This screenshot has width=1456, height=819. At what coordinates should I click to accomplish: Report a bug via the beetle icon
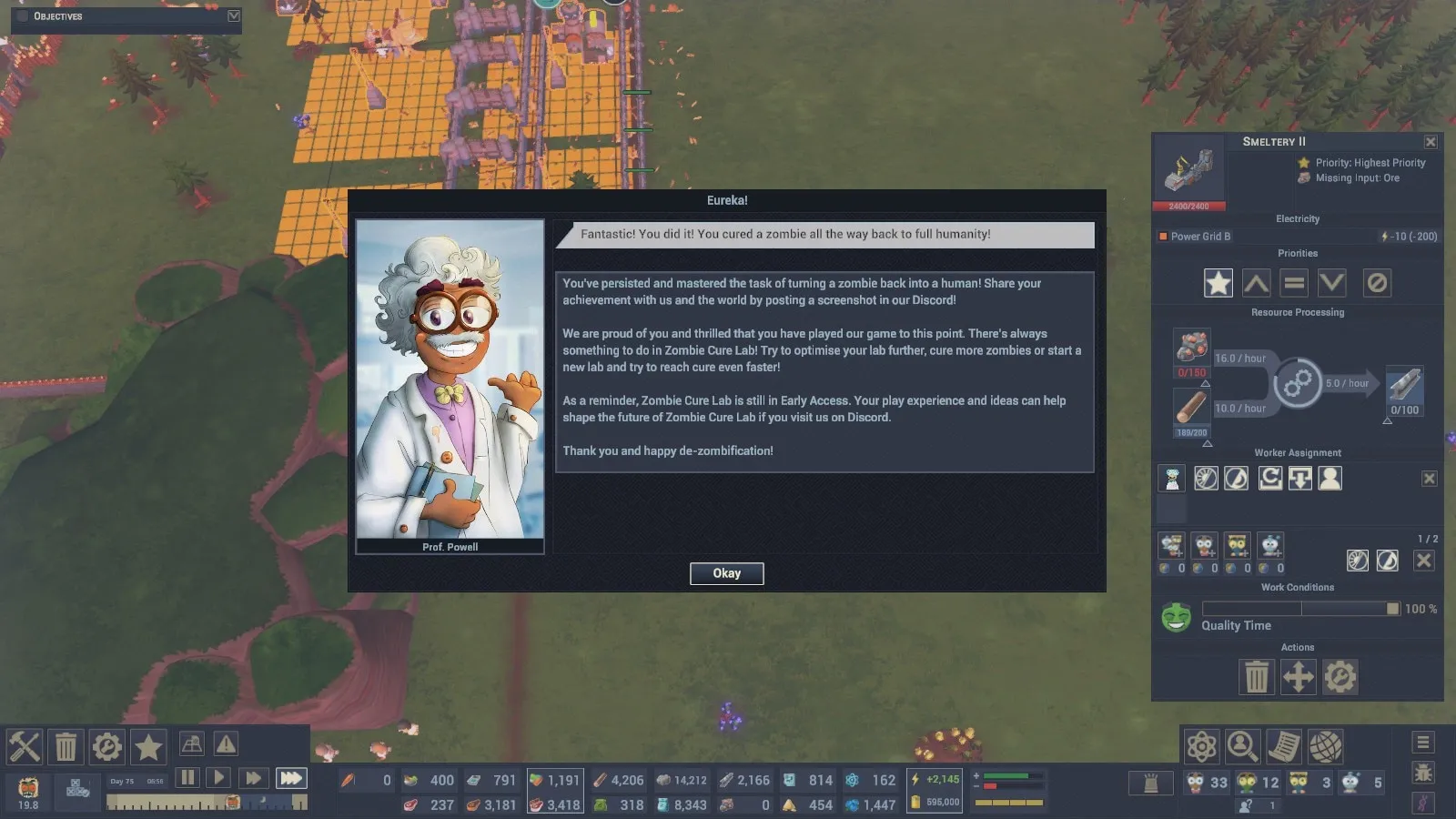tap(1423, 773)
